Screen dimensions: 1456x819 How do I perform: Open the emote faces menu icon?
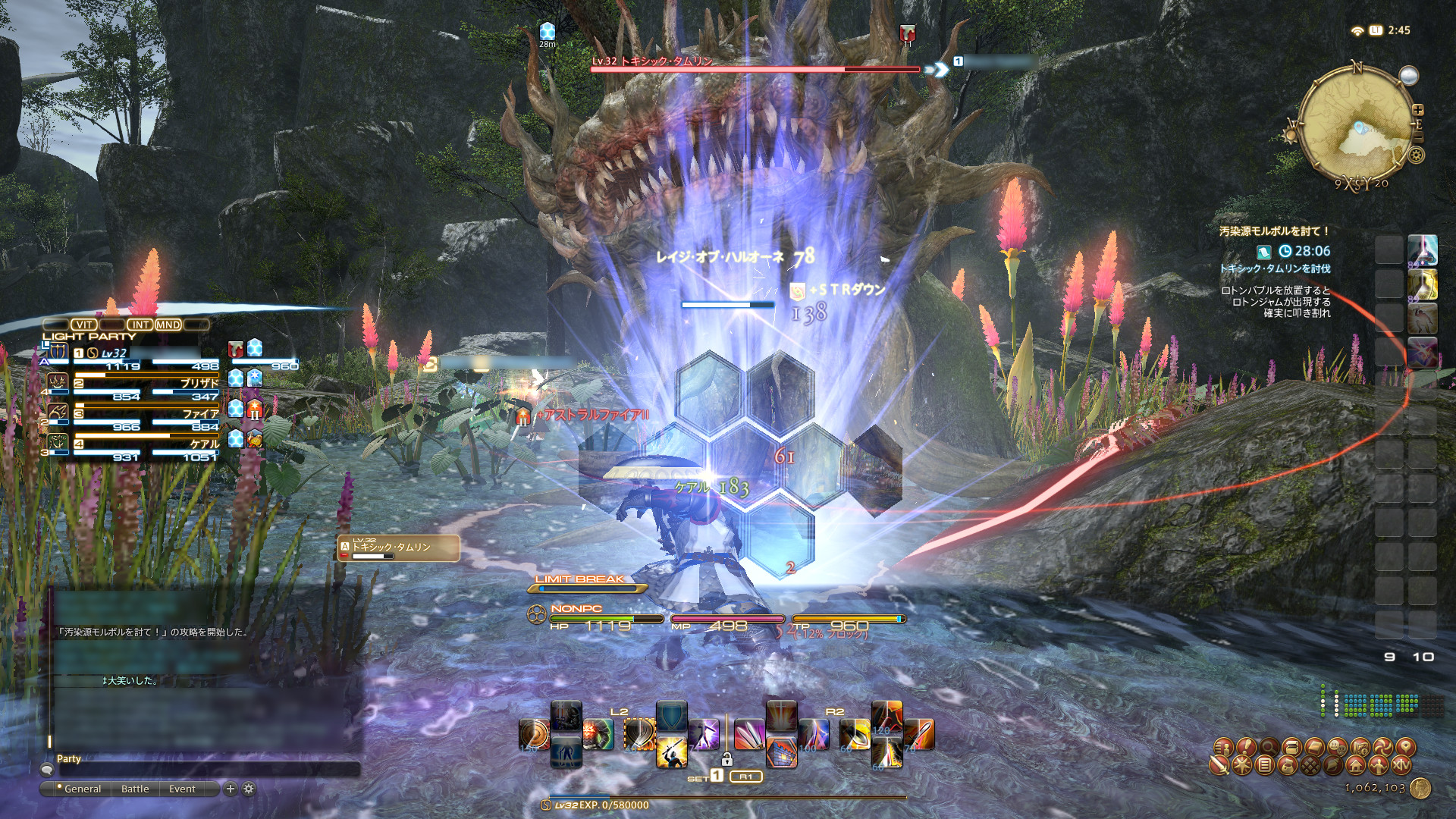[1337, 748]
